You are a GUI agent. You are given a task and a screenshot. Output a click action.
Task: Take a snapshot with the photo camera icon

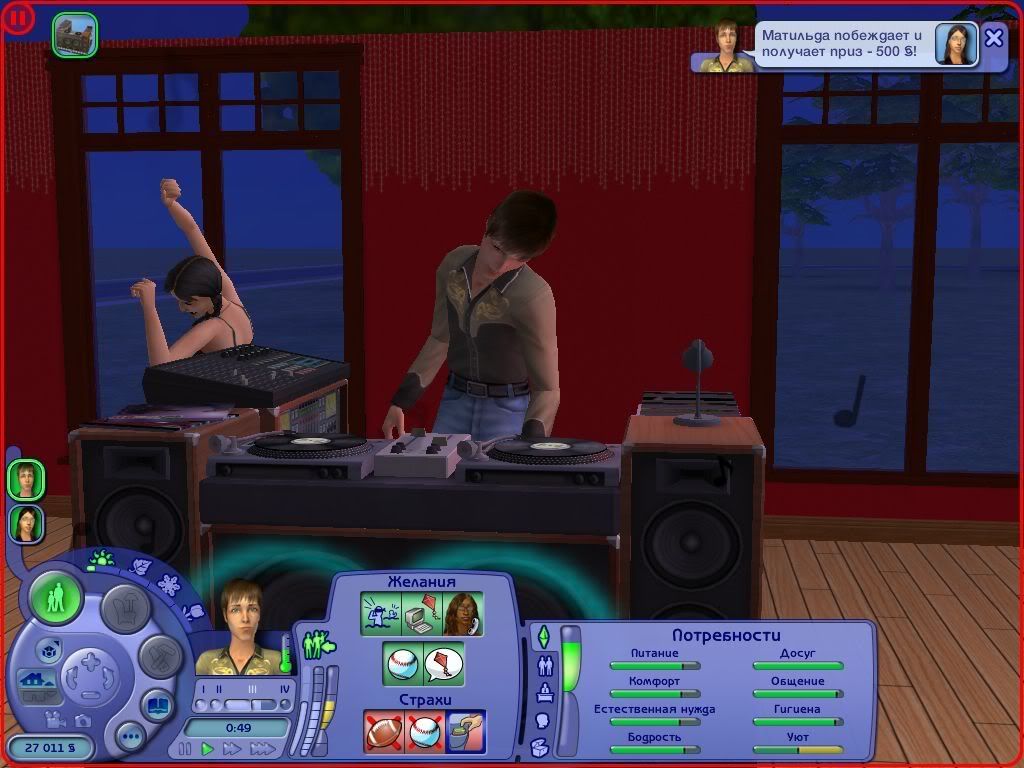click(83, 720)
